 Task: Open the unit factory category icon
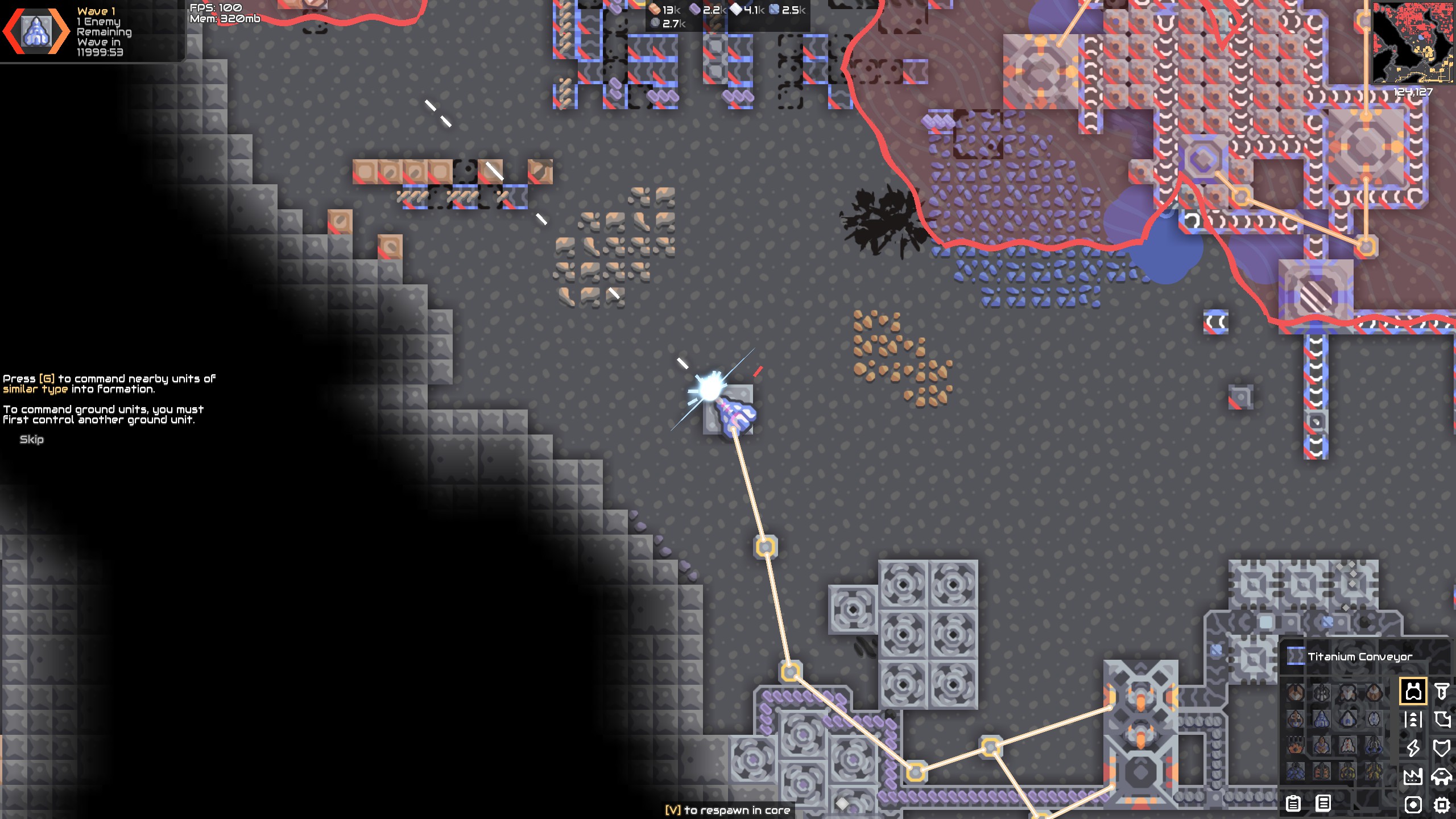(1441, 776)
